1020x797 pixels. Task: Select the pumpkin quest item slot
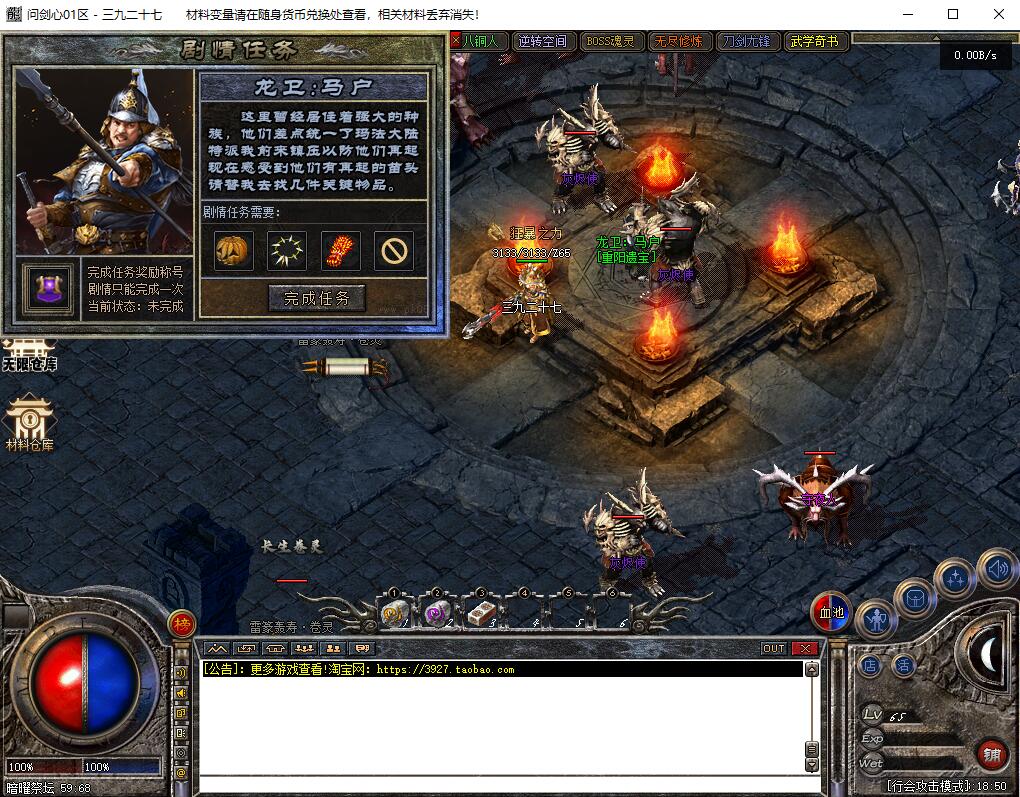coord(233,250)
